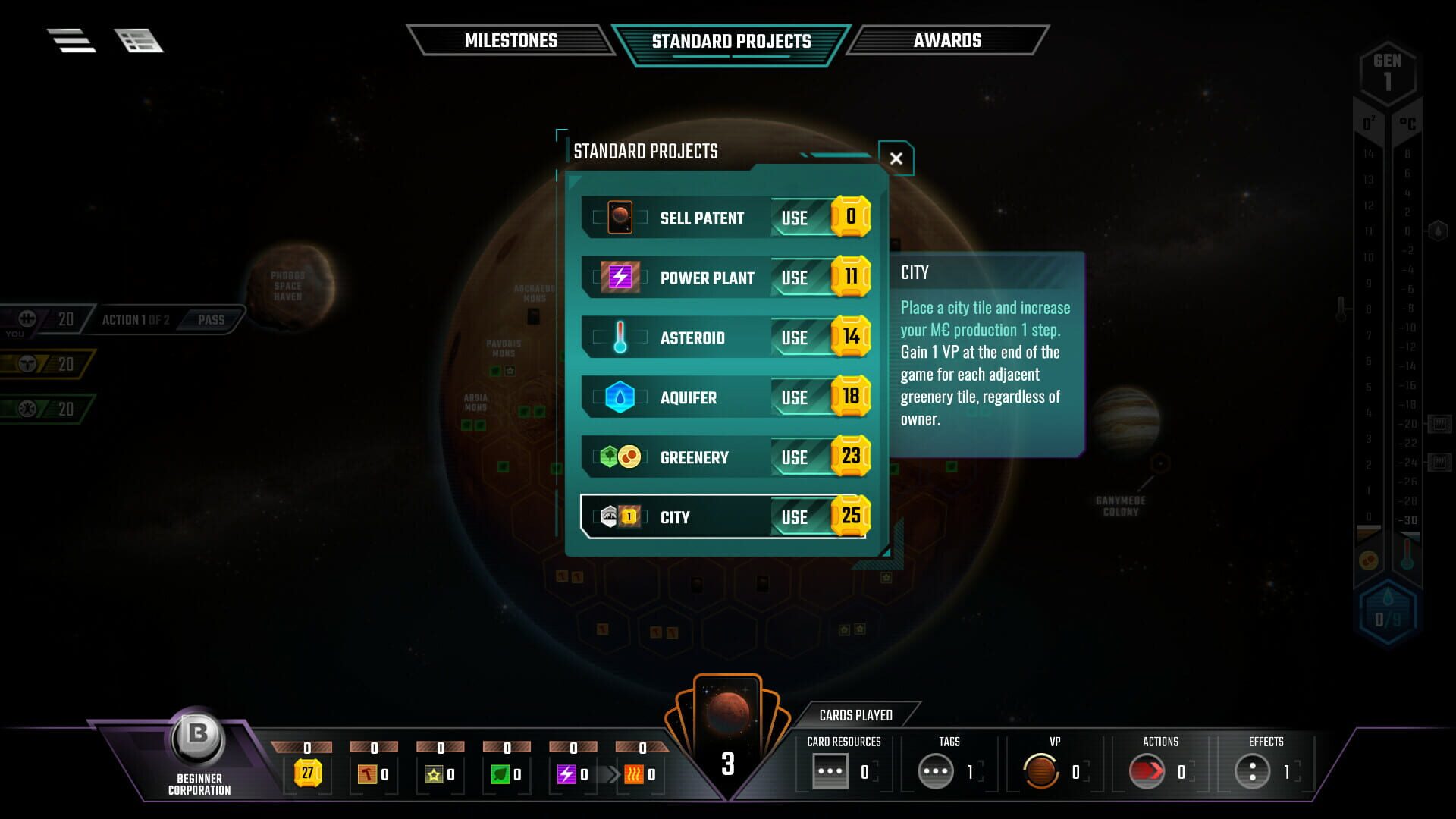Click the Aquifer water drop icon
The height and width of the screenshot is (819, 1456).
point(620,397)
